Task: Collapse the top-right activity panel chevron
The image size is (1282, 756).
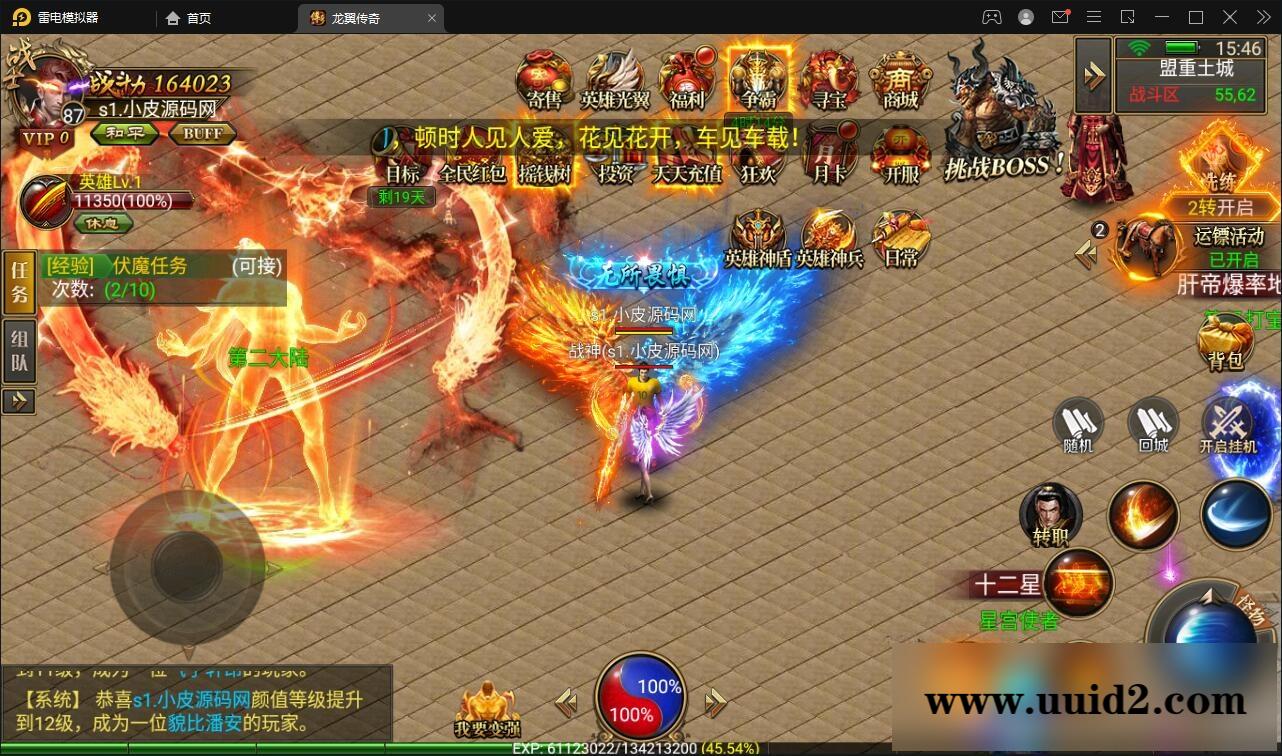Action: (x=1093, y=75)
